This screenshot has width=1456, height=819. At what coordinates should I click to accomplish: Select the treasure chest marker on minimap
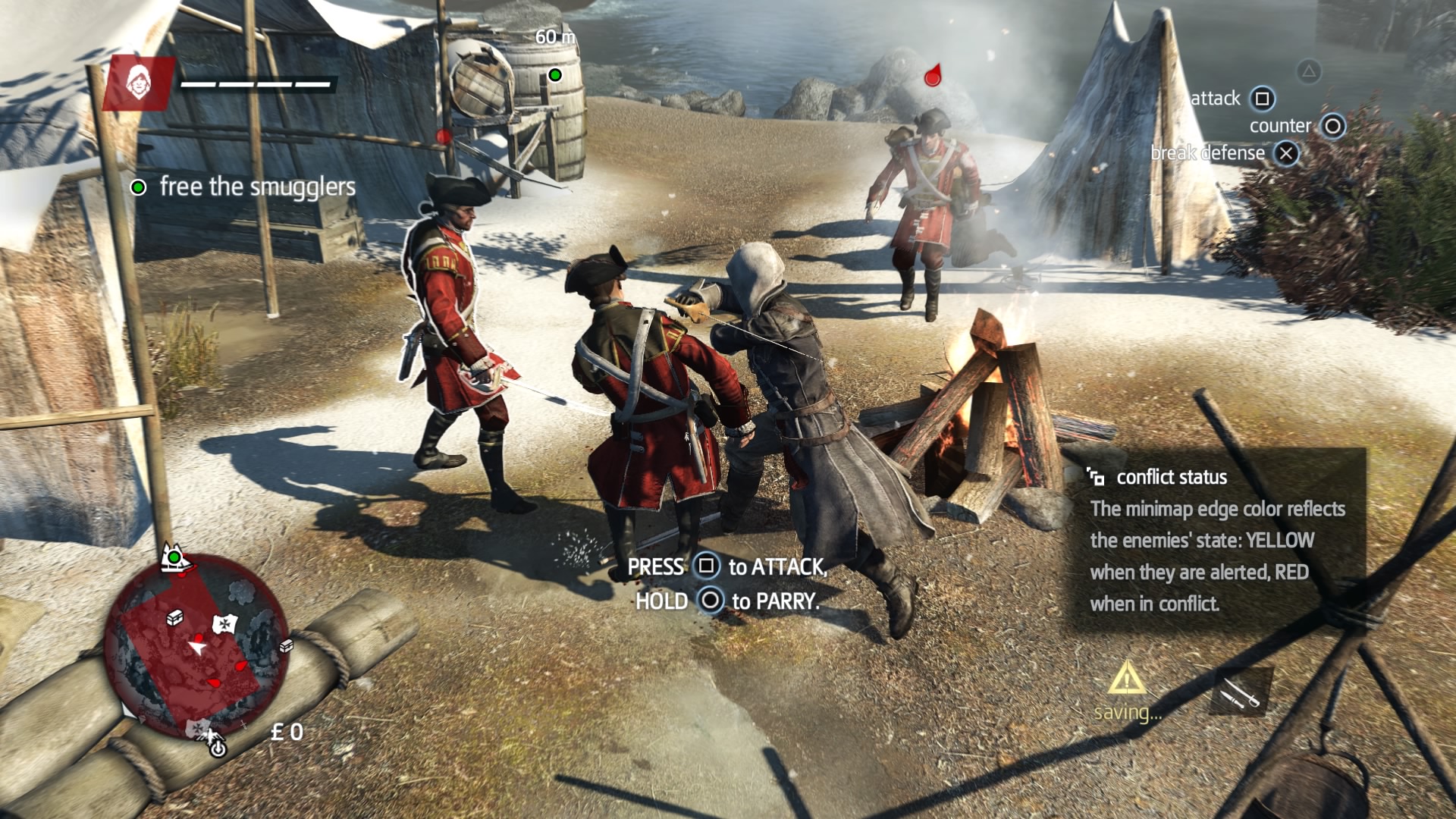coord(174,617)
